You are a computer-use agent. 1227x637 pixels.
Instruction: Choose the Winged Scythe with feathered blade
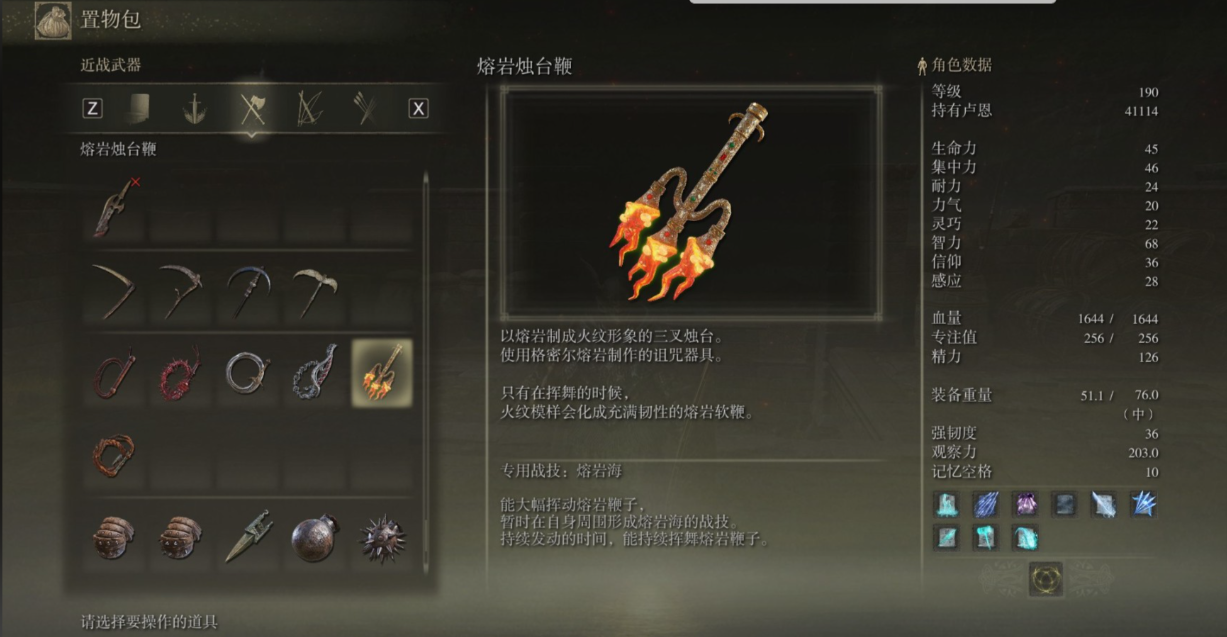(314, 291)
